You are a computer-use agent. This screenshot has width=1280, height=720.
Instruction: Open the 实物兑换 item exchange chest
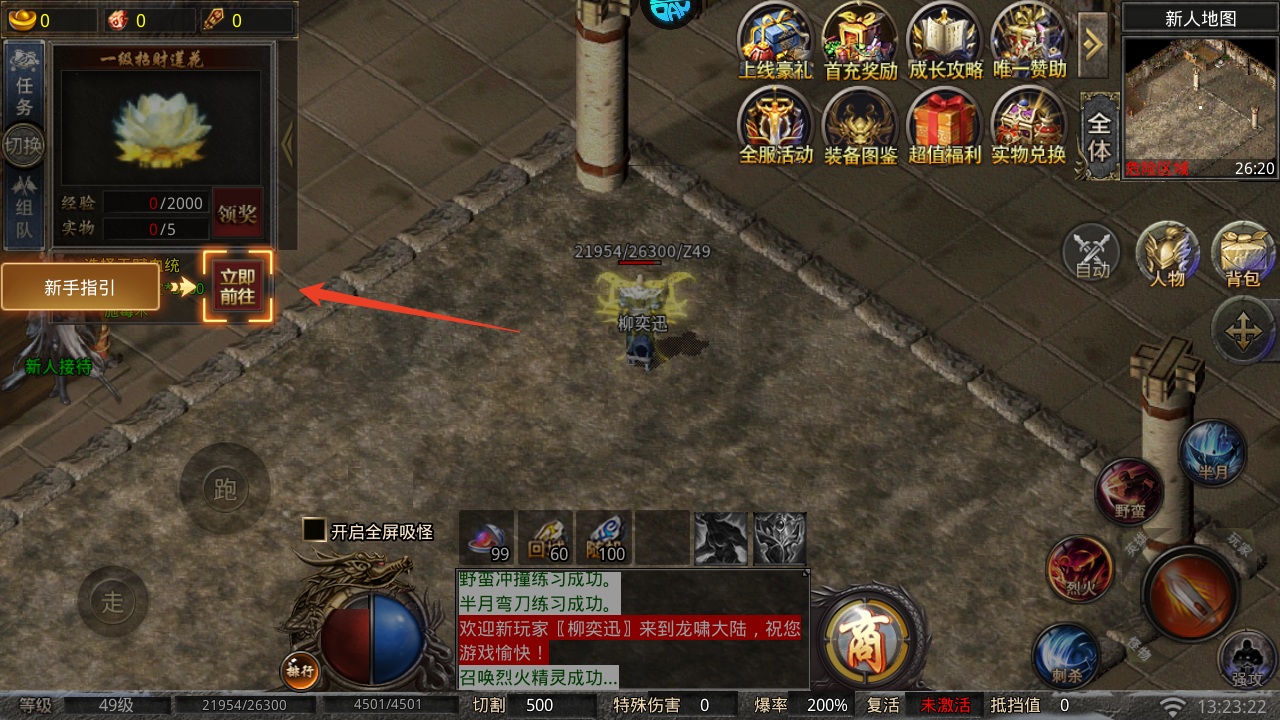point(1028,127)
